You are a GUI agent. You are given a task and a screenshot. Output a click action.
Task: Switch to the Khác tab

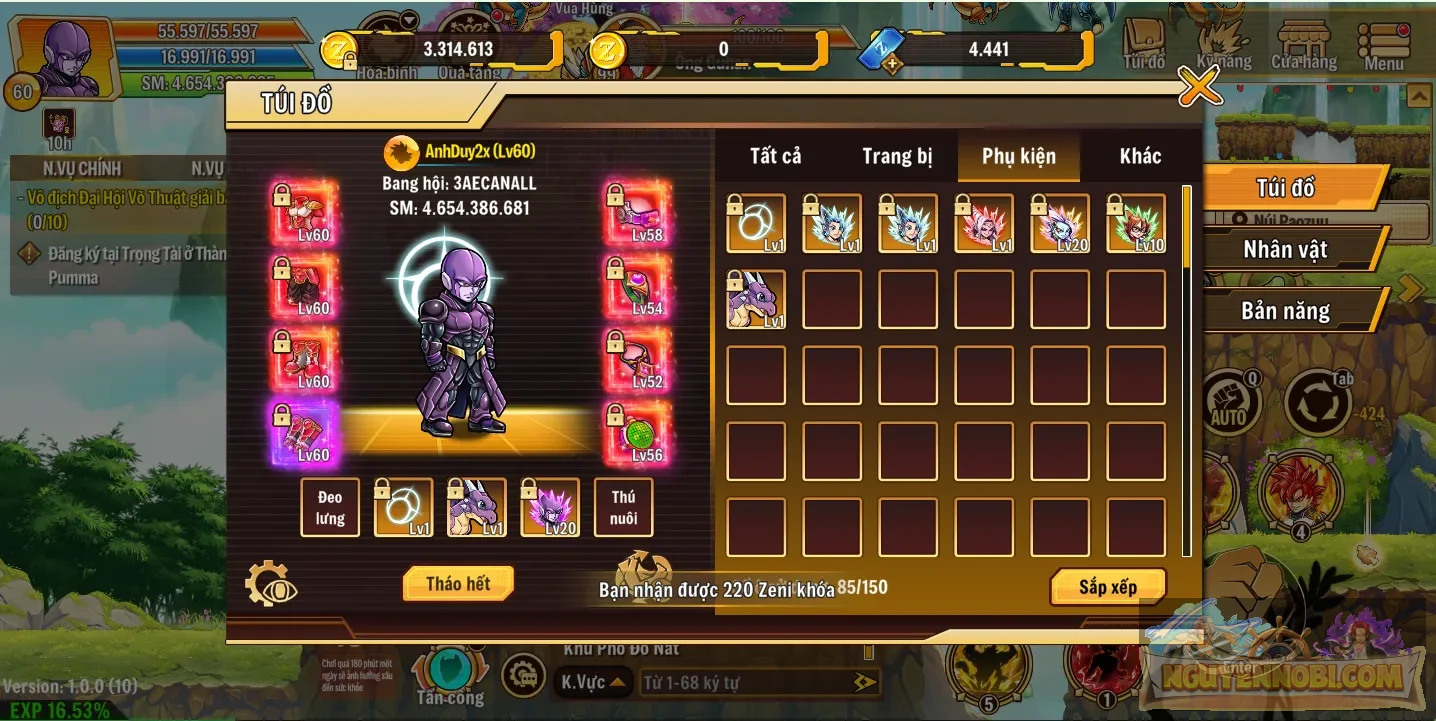click(x=1140, y=156)
